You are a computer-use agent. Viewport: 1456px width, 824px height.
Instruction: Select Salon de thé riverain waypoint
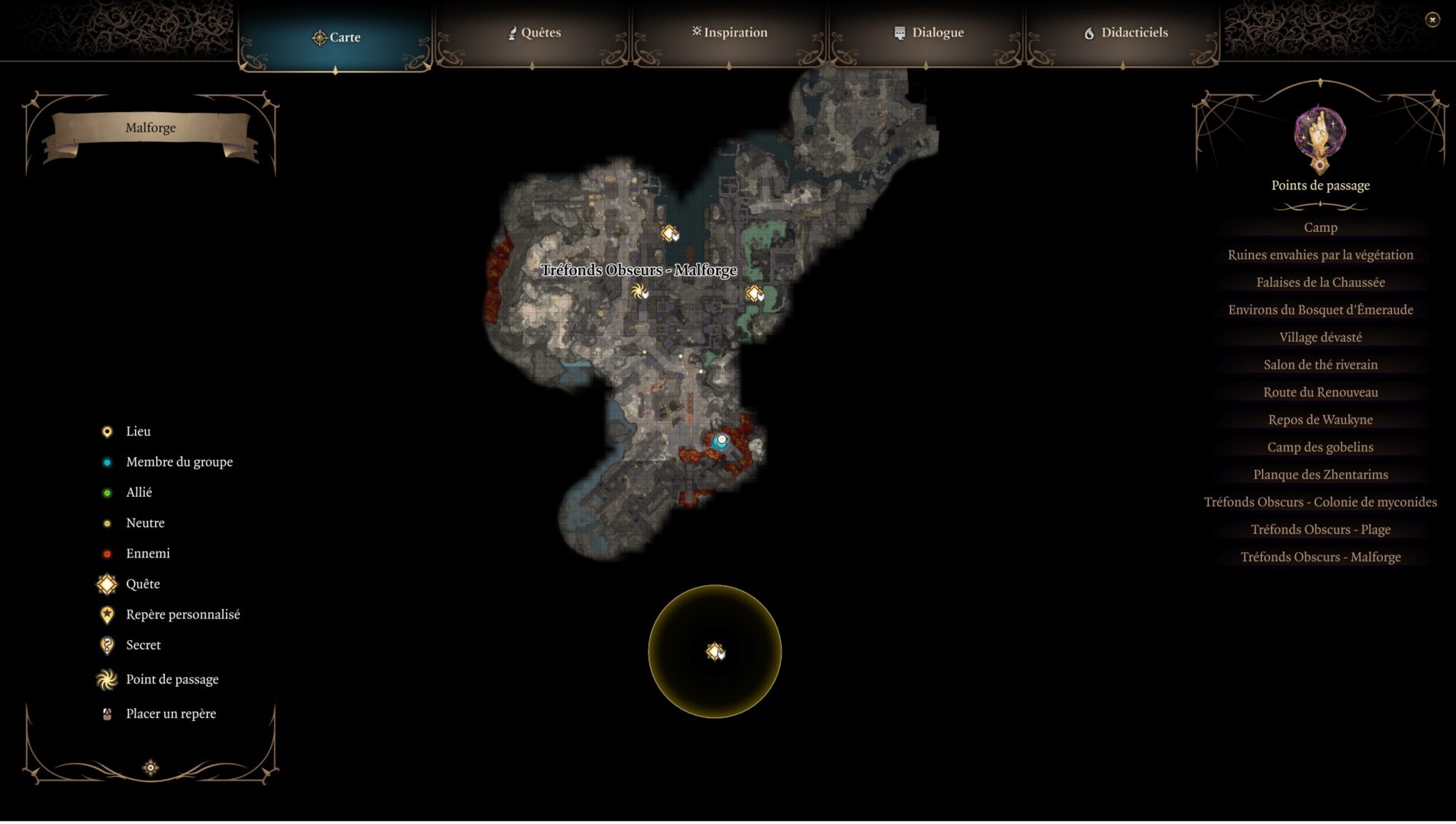1320,365
